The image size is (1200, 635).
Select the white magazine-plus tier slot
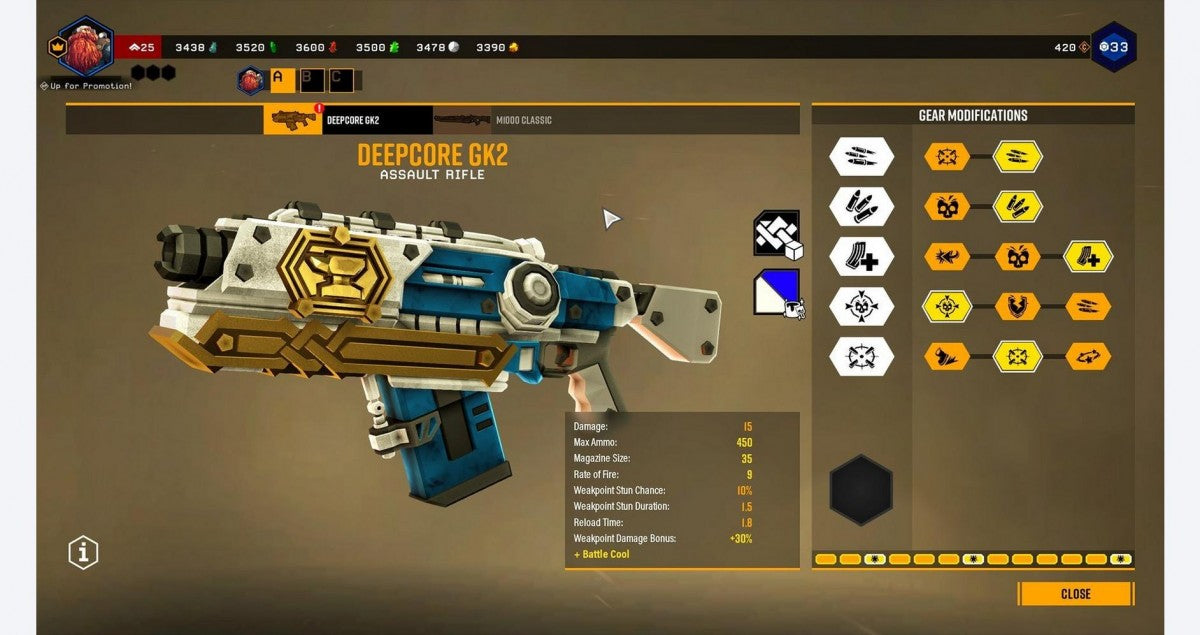point(861,256)
